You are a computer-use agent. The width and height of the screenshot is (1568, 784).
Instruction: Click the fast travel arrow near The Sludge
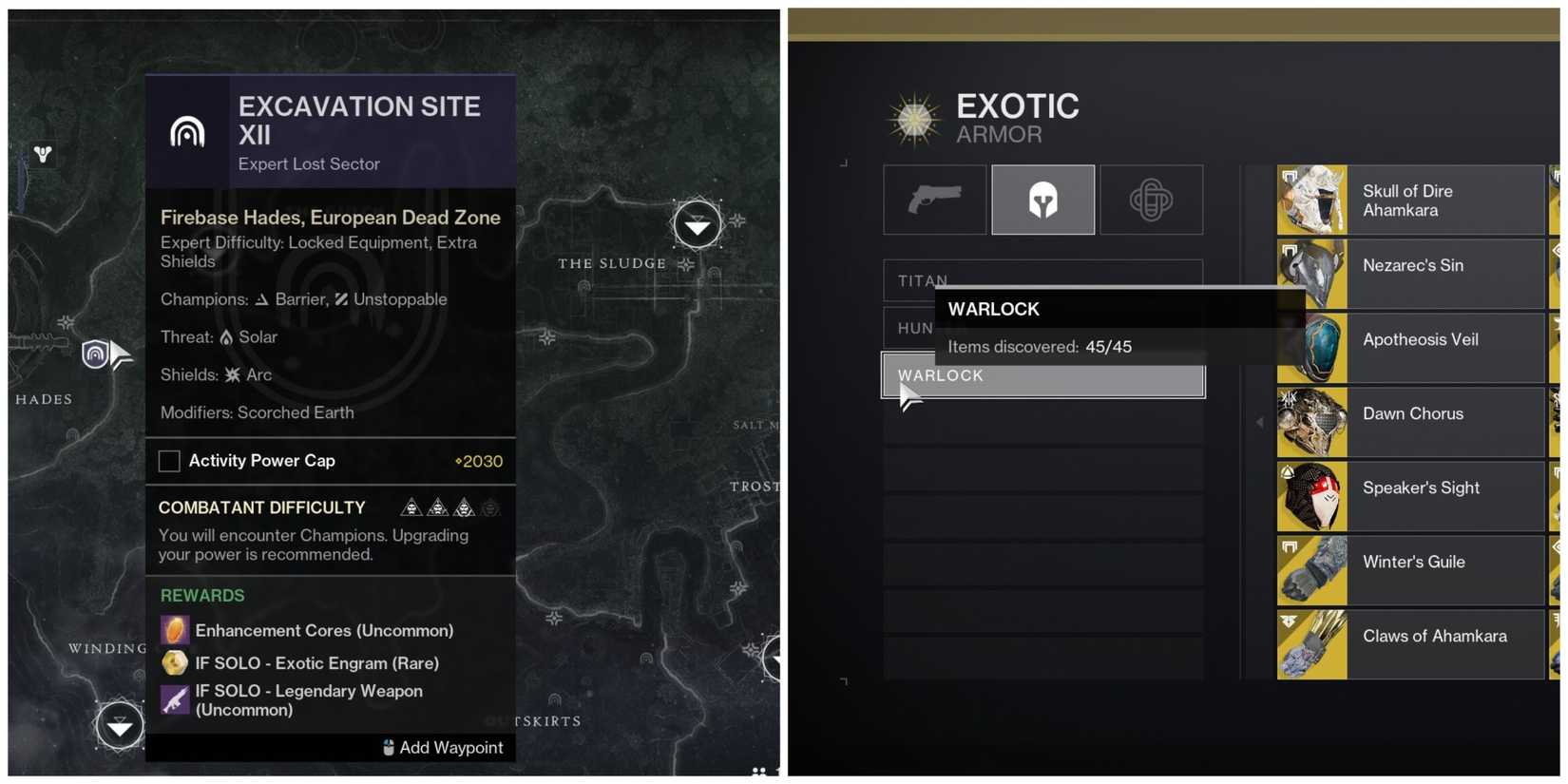click(698, 225)
